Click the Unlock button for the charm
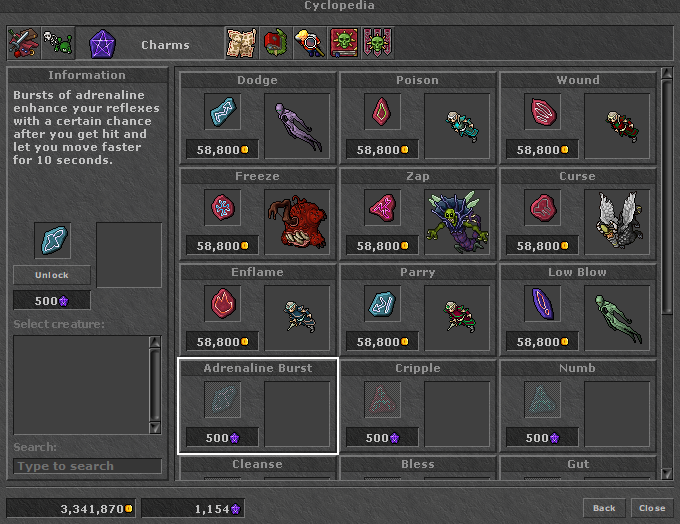 [x=52, y=275]
